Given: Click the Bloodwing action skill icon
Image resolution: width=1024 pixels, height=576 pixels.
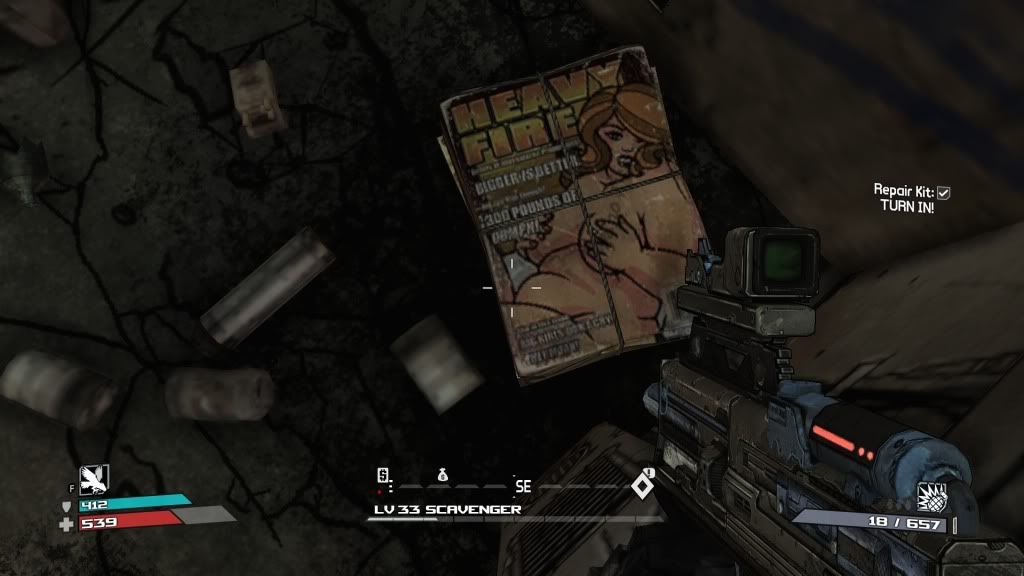Looking at the screenshot, I should click(x=94, y=481).
